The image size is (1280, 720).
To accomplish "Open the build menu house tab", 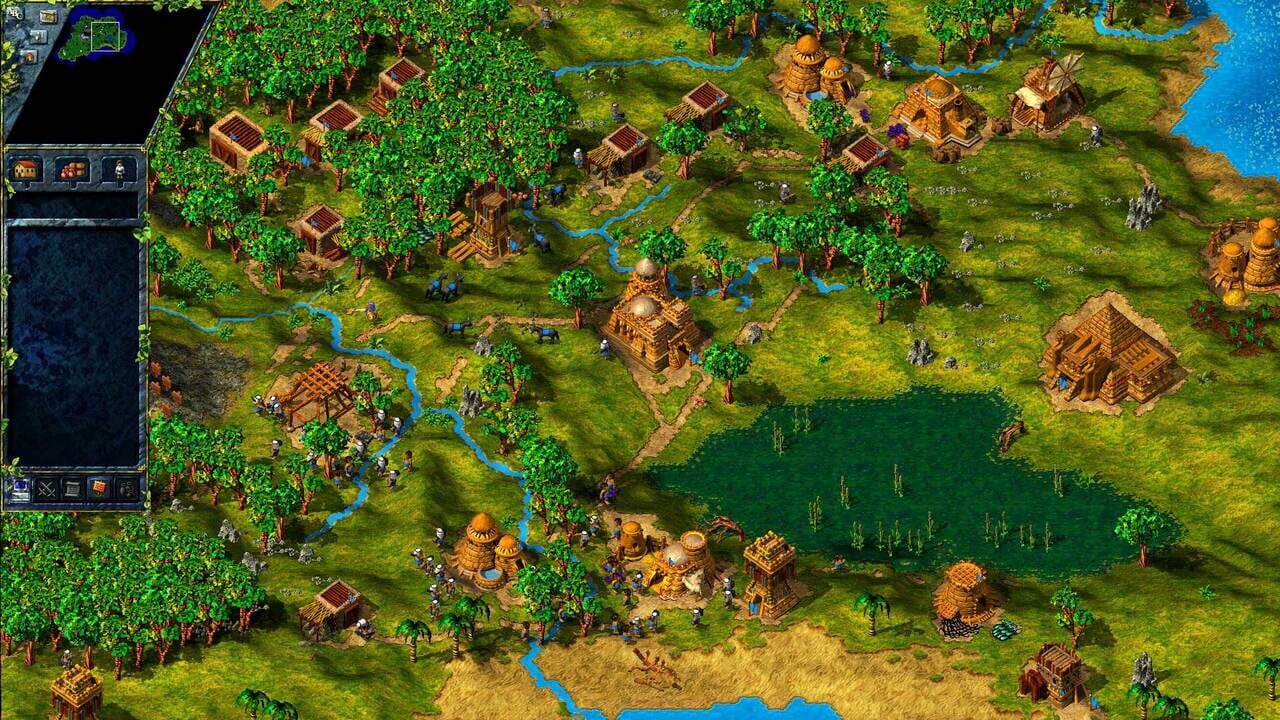I will click(25, 167).
